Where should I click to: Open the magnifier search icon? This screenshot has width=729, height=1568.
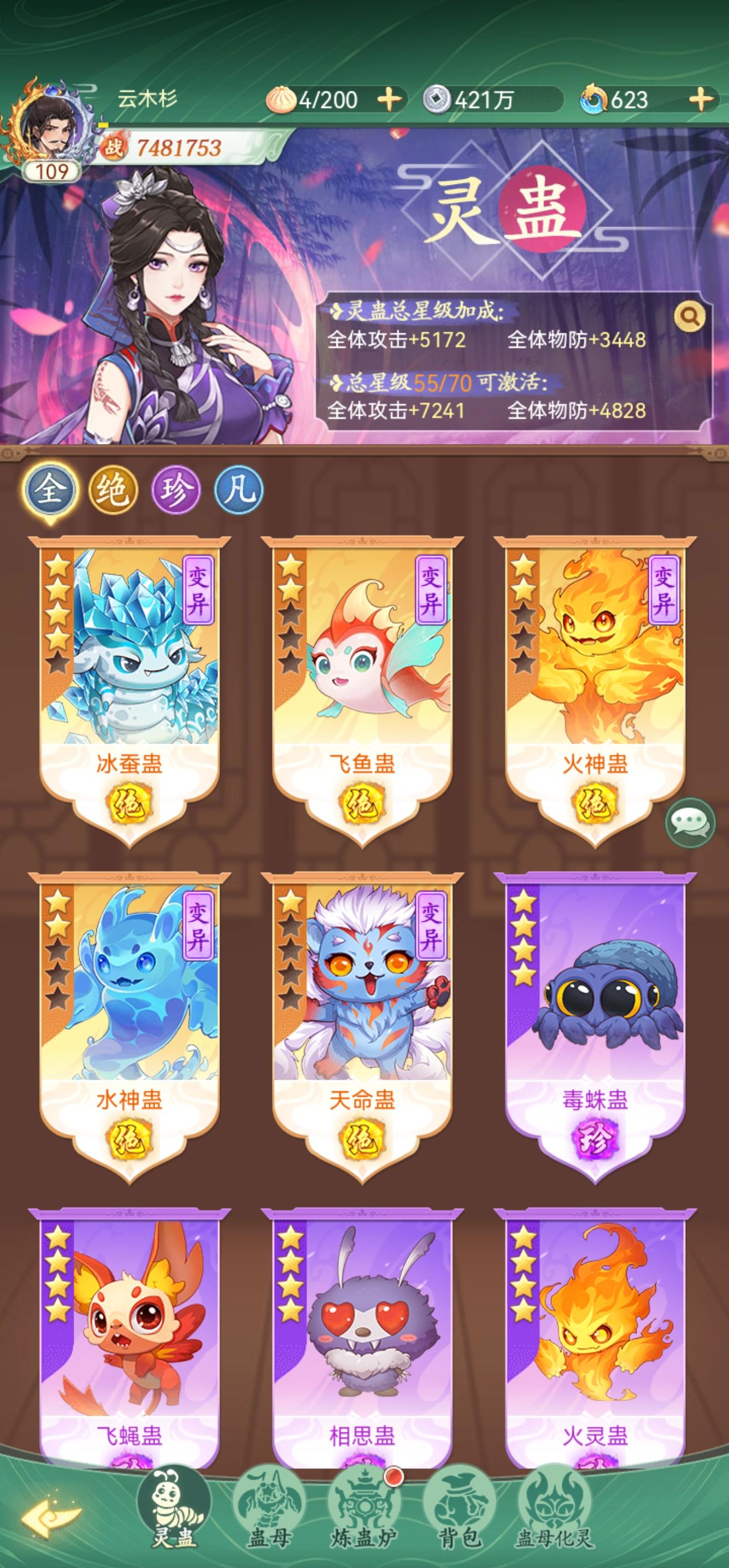[x=689, y=316]
